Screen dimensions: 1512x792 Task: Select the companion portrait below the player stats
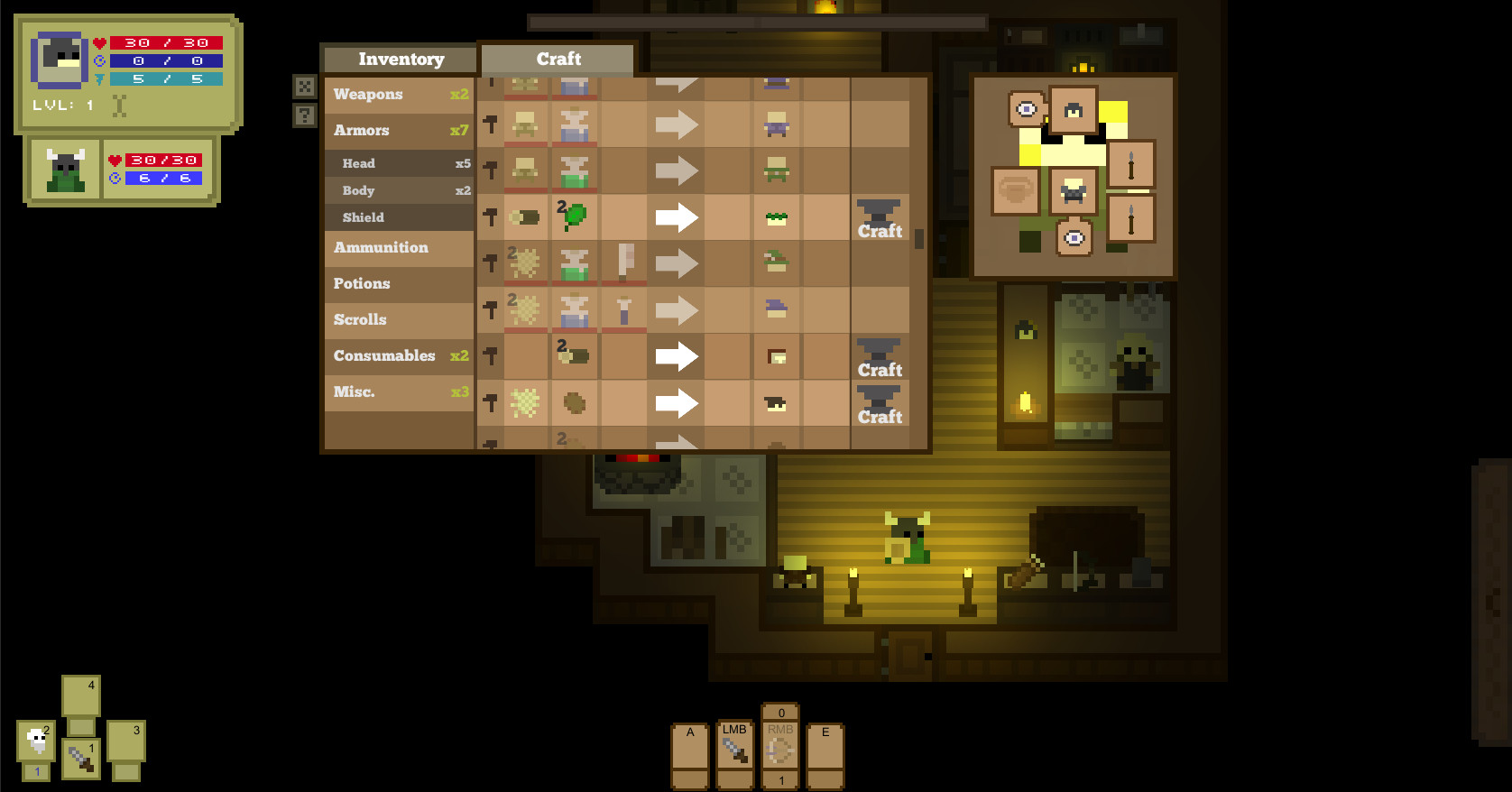(63, 170)
